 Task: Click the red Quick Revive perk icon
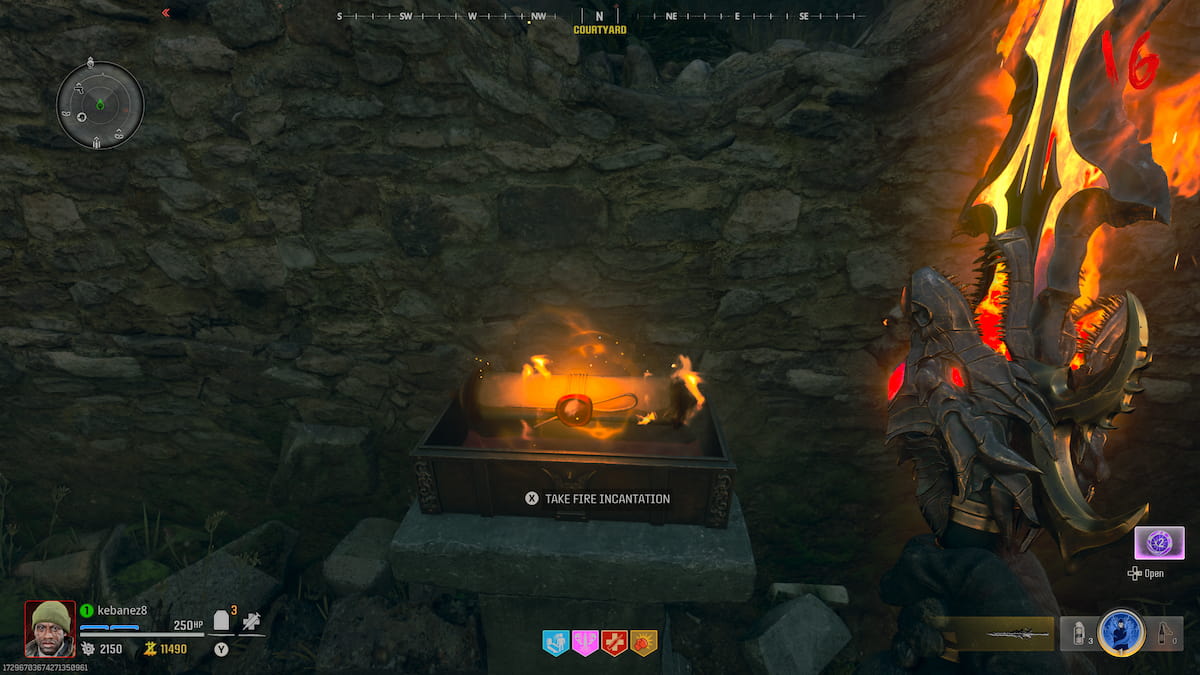[x=615, y=643]
